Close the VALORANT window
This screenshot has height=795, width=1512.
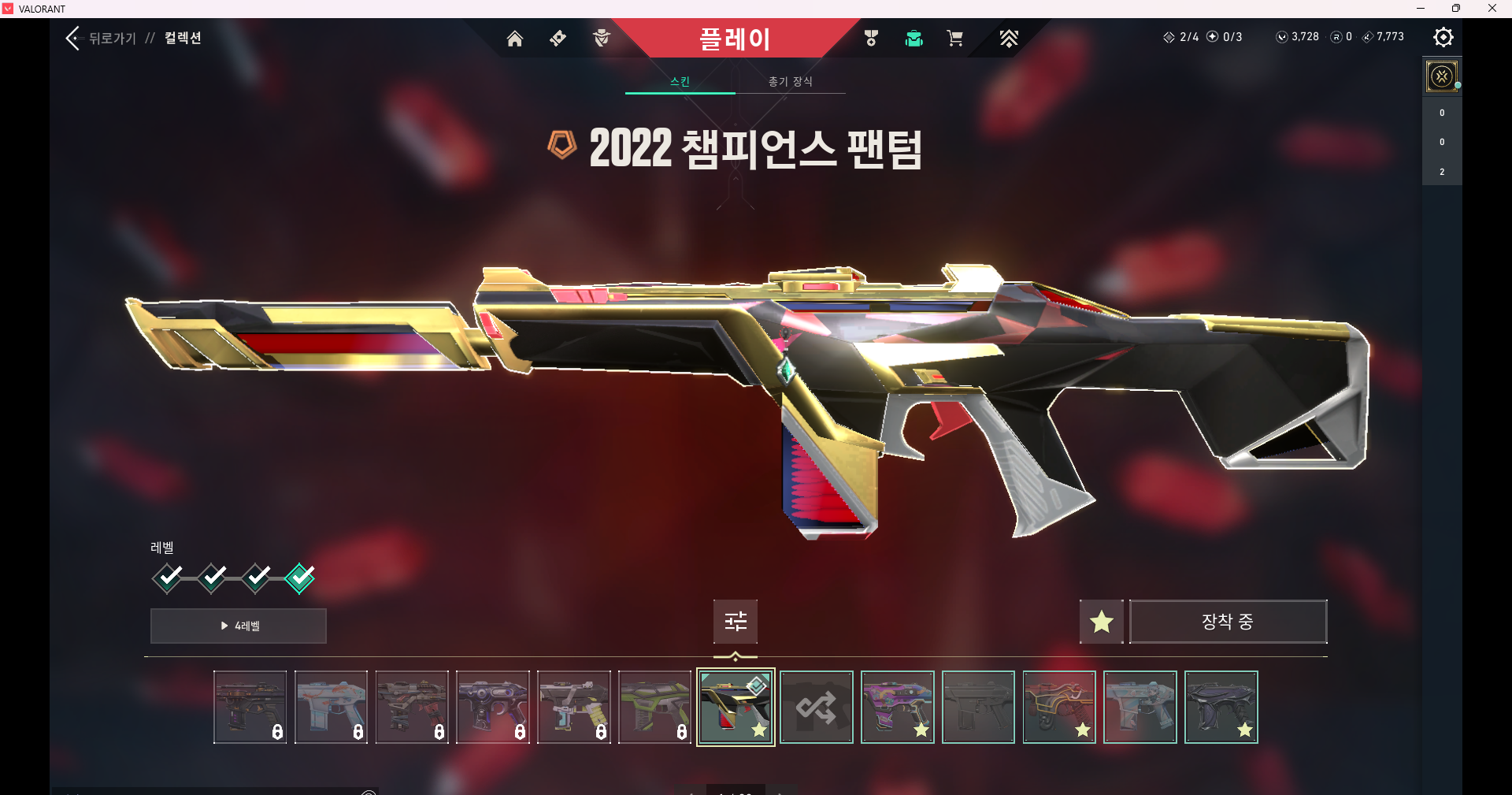tap(1492, 9)
